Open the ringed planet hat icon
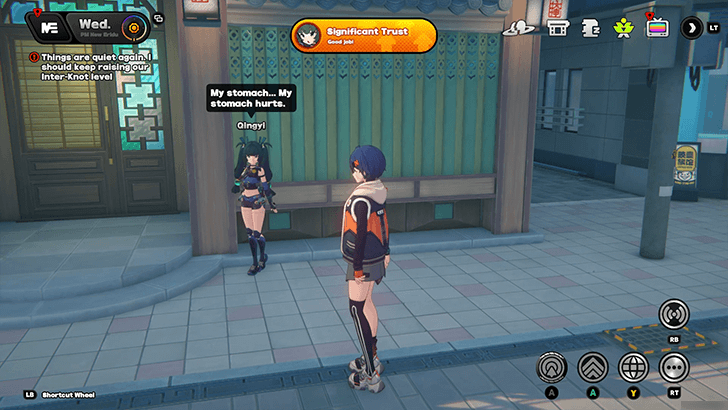This screenshot has height=410, width=728. point(517,27)
